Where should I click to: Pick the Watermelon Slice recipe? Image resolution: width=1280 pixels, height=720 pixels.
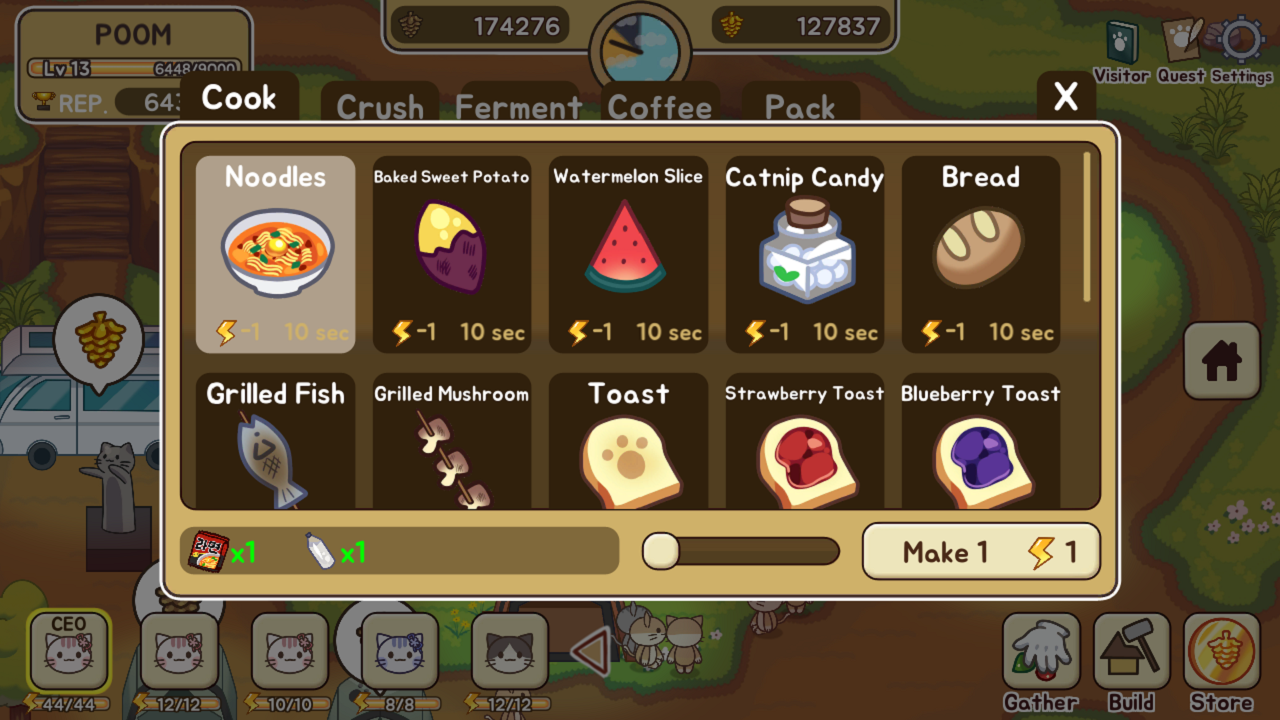coord(628,254)
